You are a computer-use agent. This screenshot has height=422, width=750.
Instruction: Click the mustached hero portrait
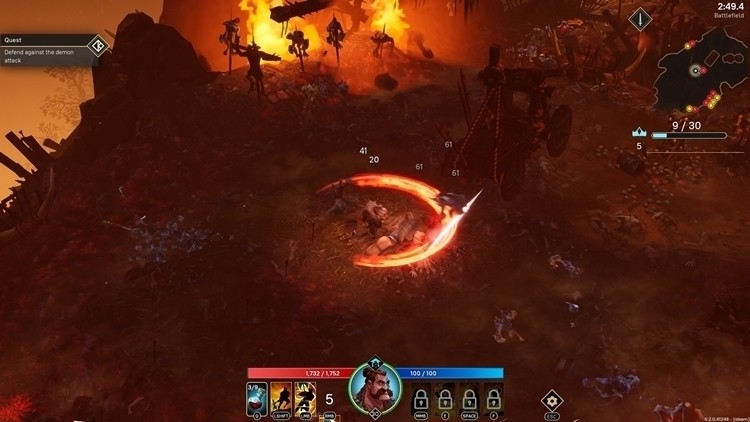tap(375, 388)
